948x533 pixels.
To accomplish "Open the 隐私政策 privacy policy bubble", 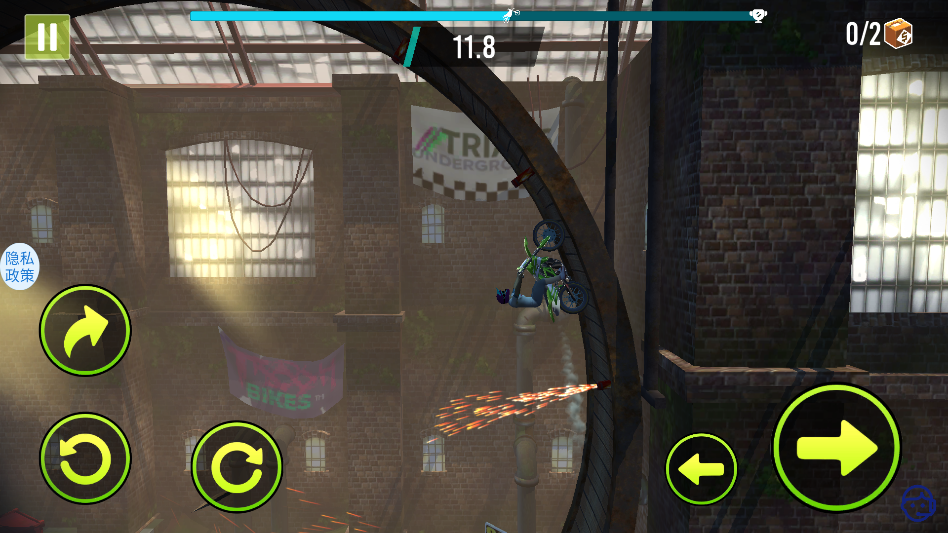I will click(19, 267).
